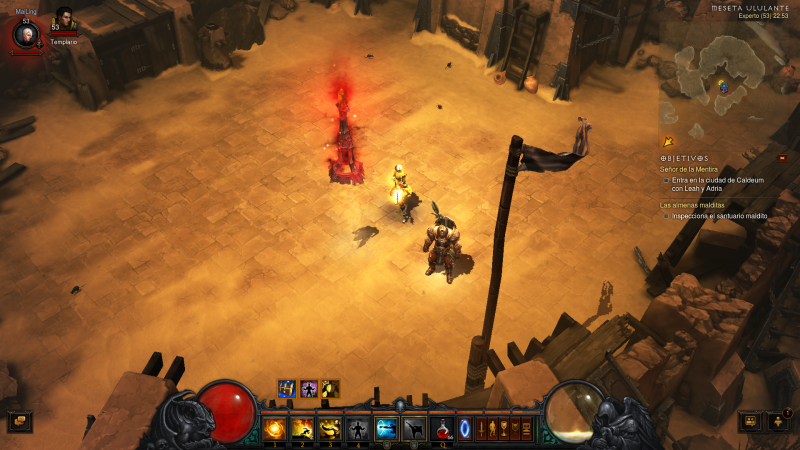Collapse the Objetivos tracker with the red button
The height and width of the screenshot is (450, 800).
[782, 158]
